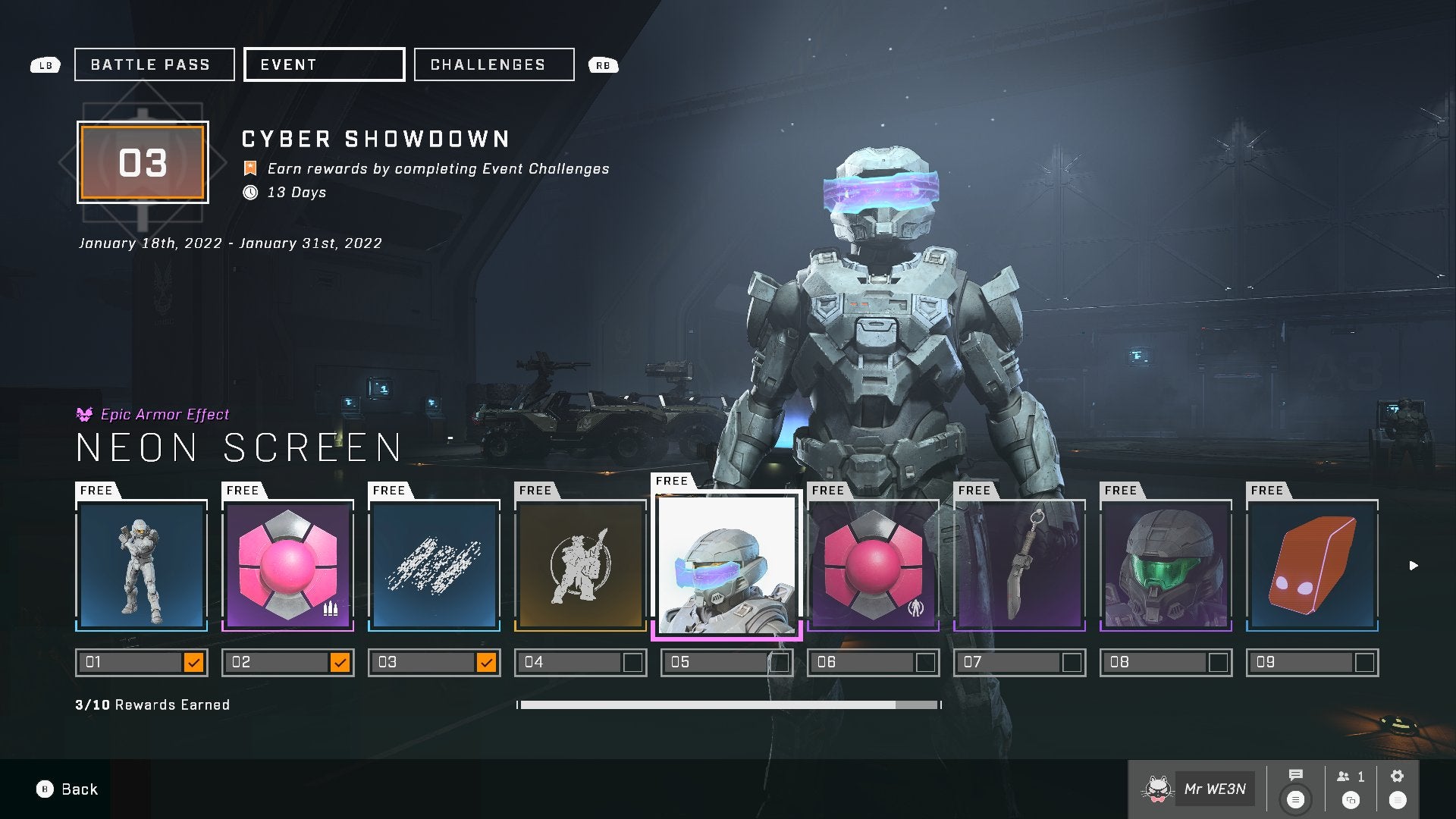This screenshot has width=1456, height=819.
Task: Open the Challenges tab
Action: [x=494, y=64]
